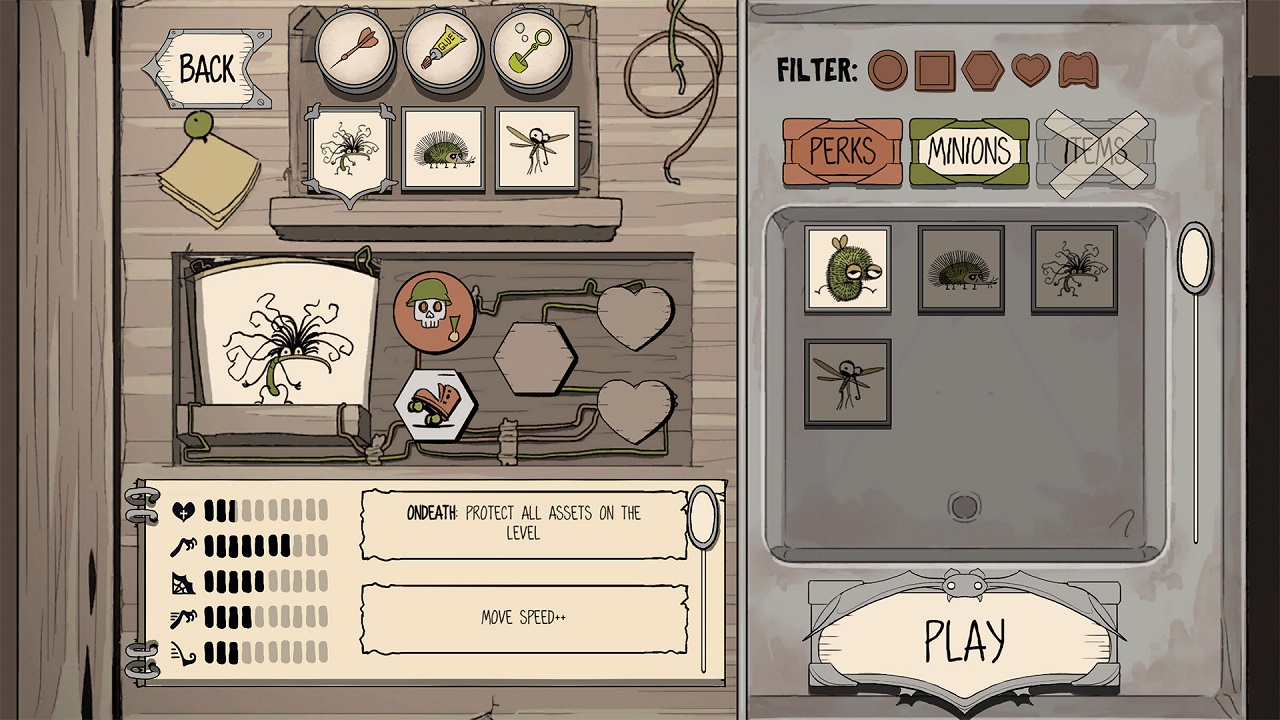Switch to the MINIONS tab
The width and height of the screenshot is (1280, 720).
point(969,152)
